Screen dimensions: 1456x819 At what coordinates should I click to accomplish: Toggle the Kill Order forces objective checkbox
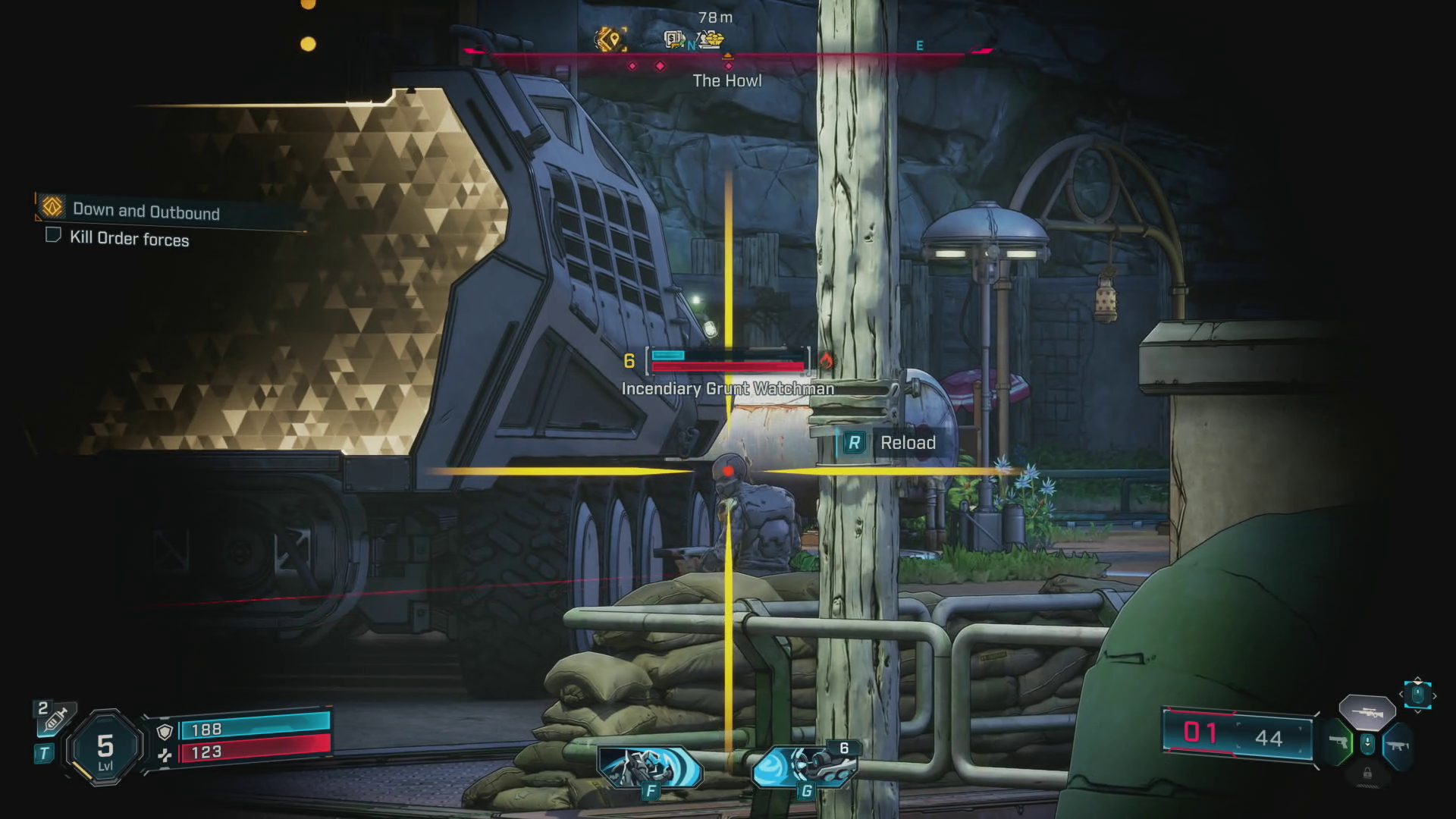pyautogui.click(x=53, y=235)
